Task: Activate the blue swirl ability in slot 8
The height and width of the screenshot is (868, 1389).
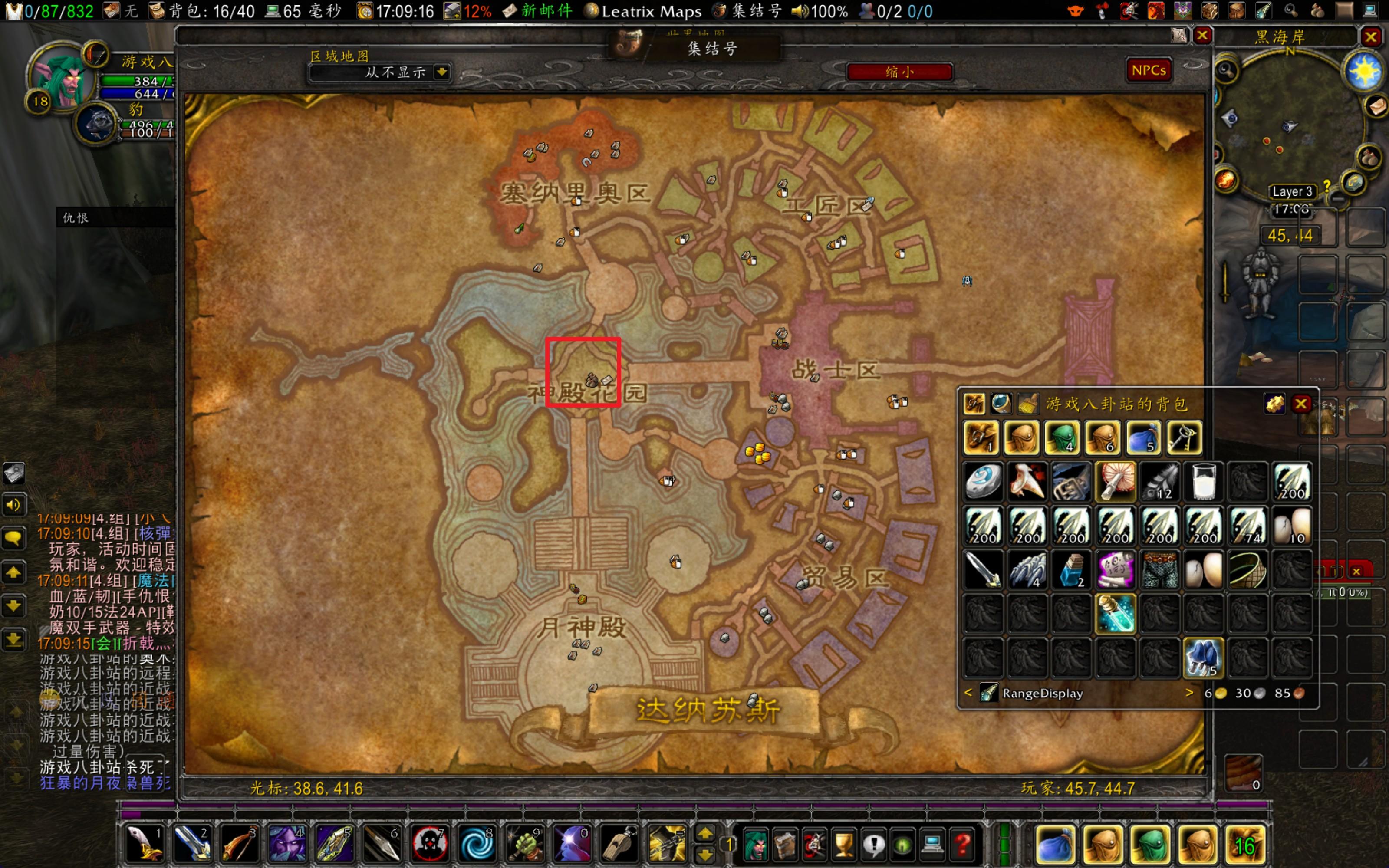Action: pos(477,845)
